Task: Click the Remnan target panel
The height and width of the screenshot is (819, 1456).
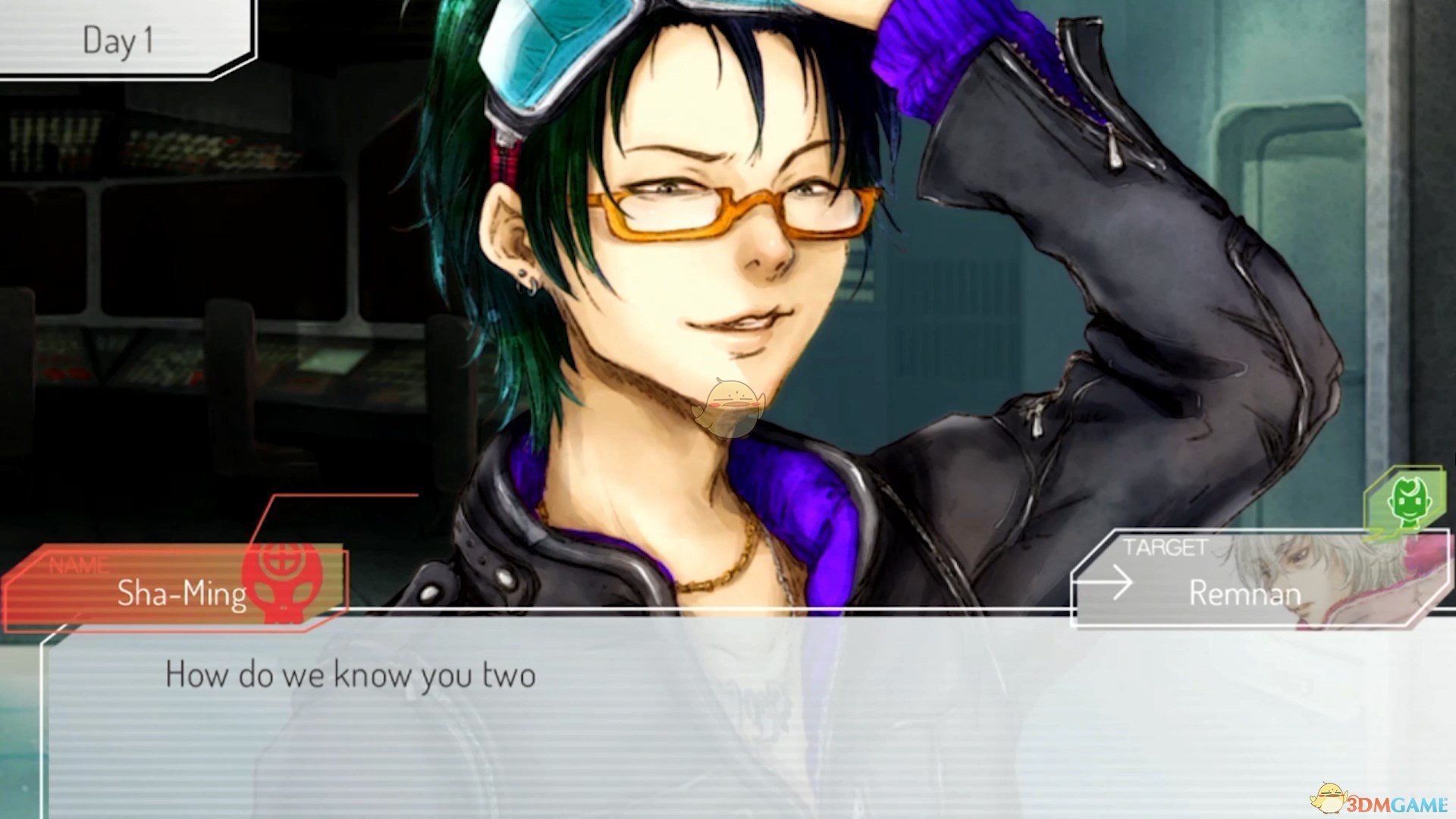Action: click(x=1244, y=581)
